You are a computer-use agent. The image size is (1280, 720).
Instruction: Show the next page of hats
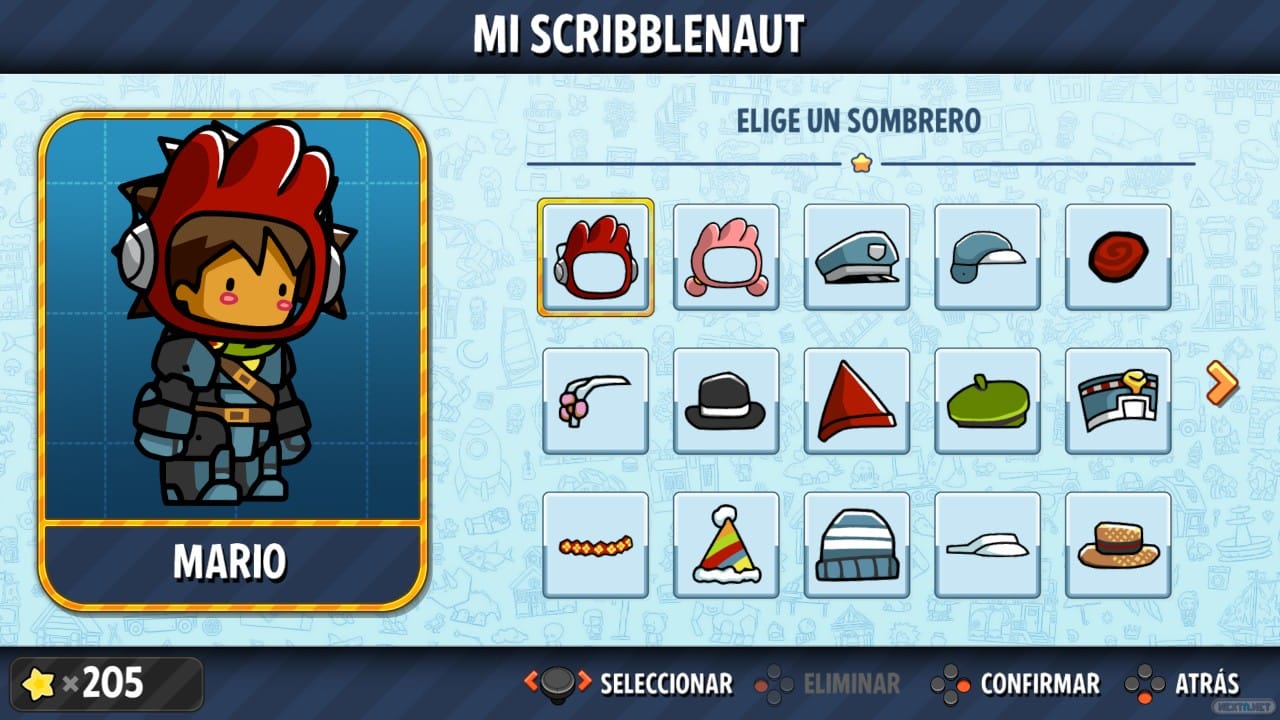1221,383
